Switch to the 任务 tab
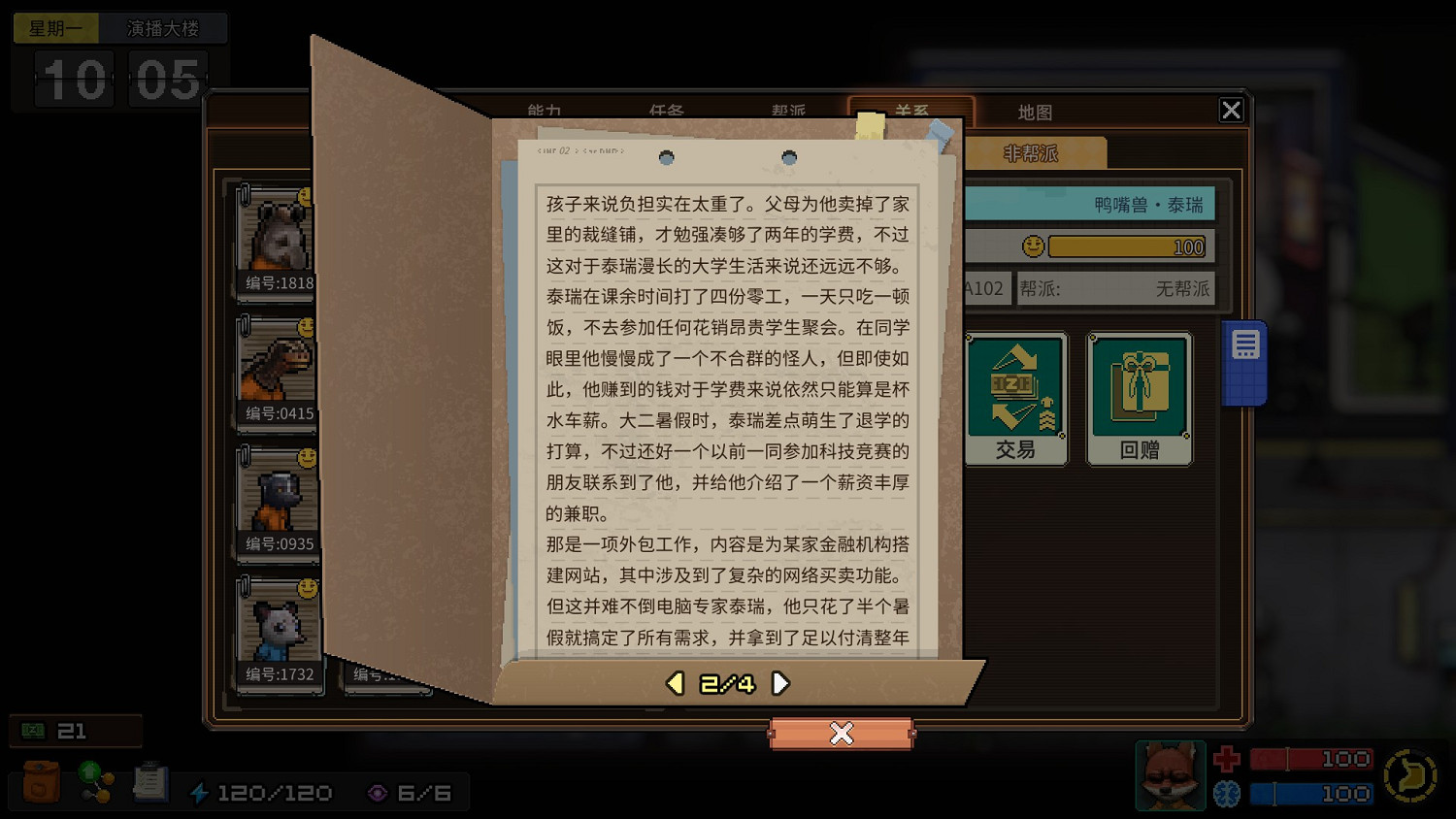The height and width of the screenshot is (819, 1456). [x=667, y=112]
